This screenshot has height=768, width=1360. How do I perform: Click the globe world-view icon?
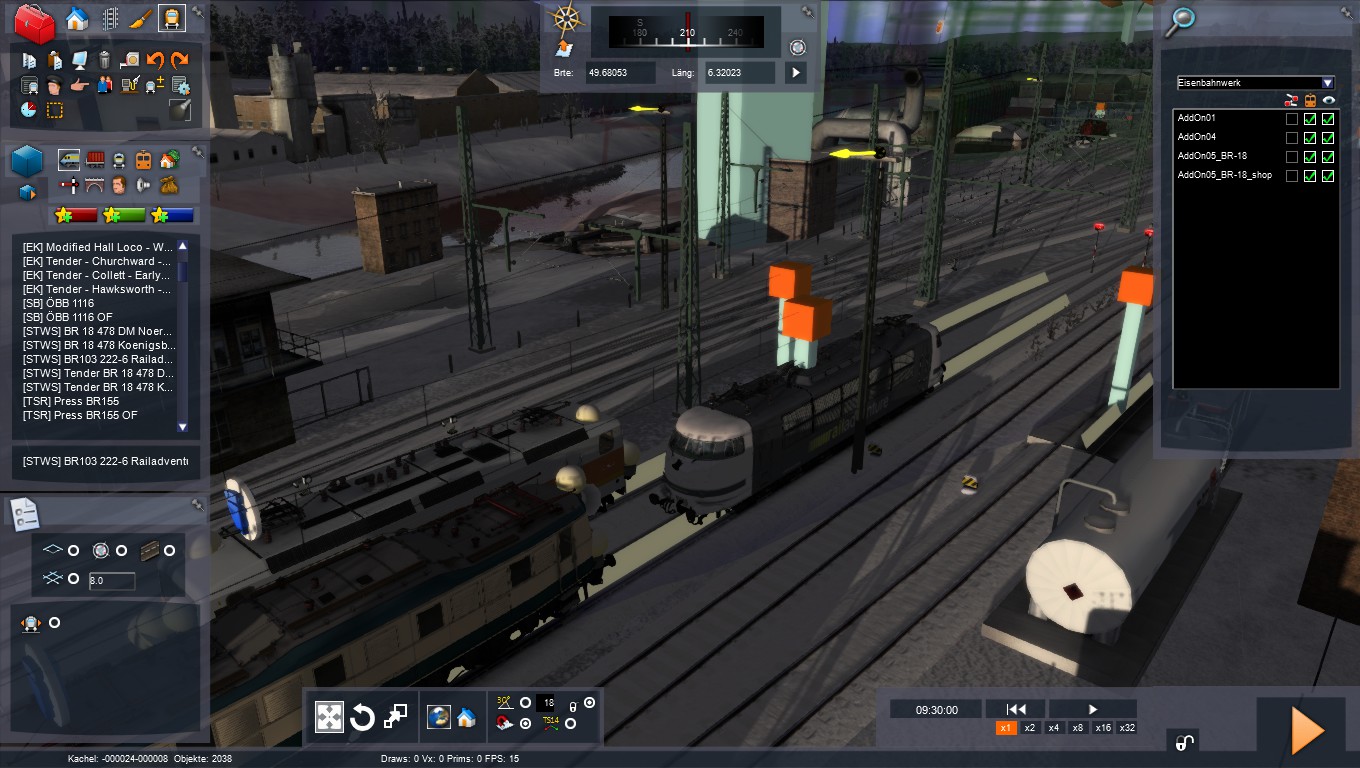click(x=438, y=717)
